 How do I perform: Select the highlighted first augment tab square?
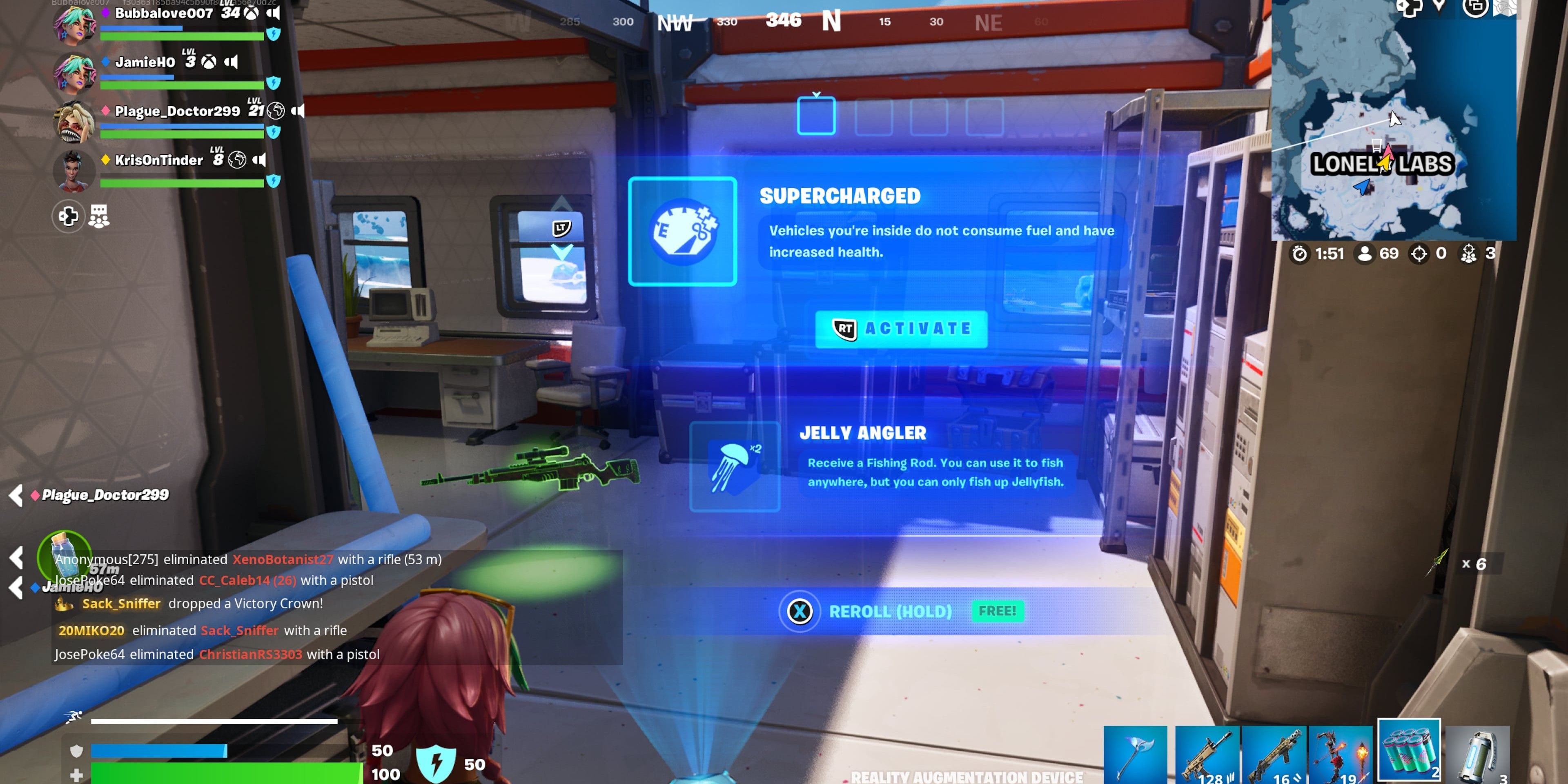[x=817, y=116]
